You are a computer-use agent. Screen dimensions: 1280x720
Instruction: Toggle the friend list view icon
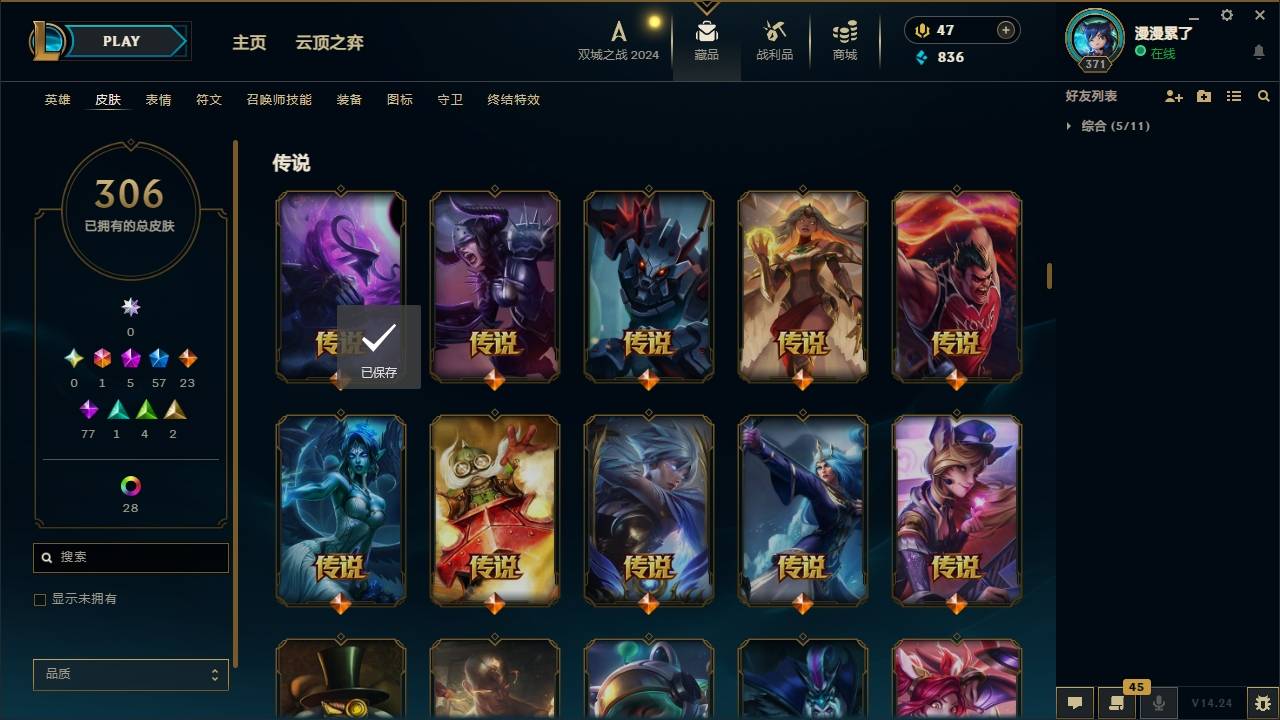pos(1234,96)
